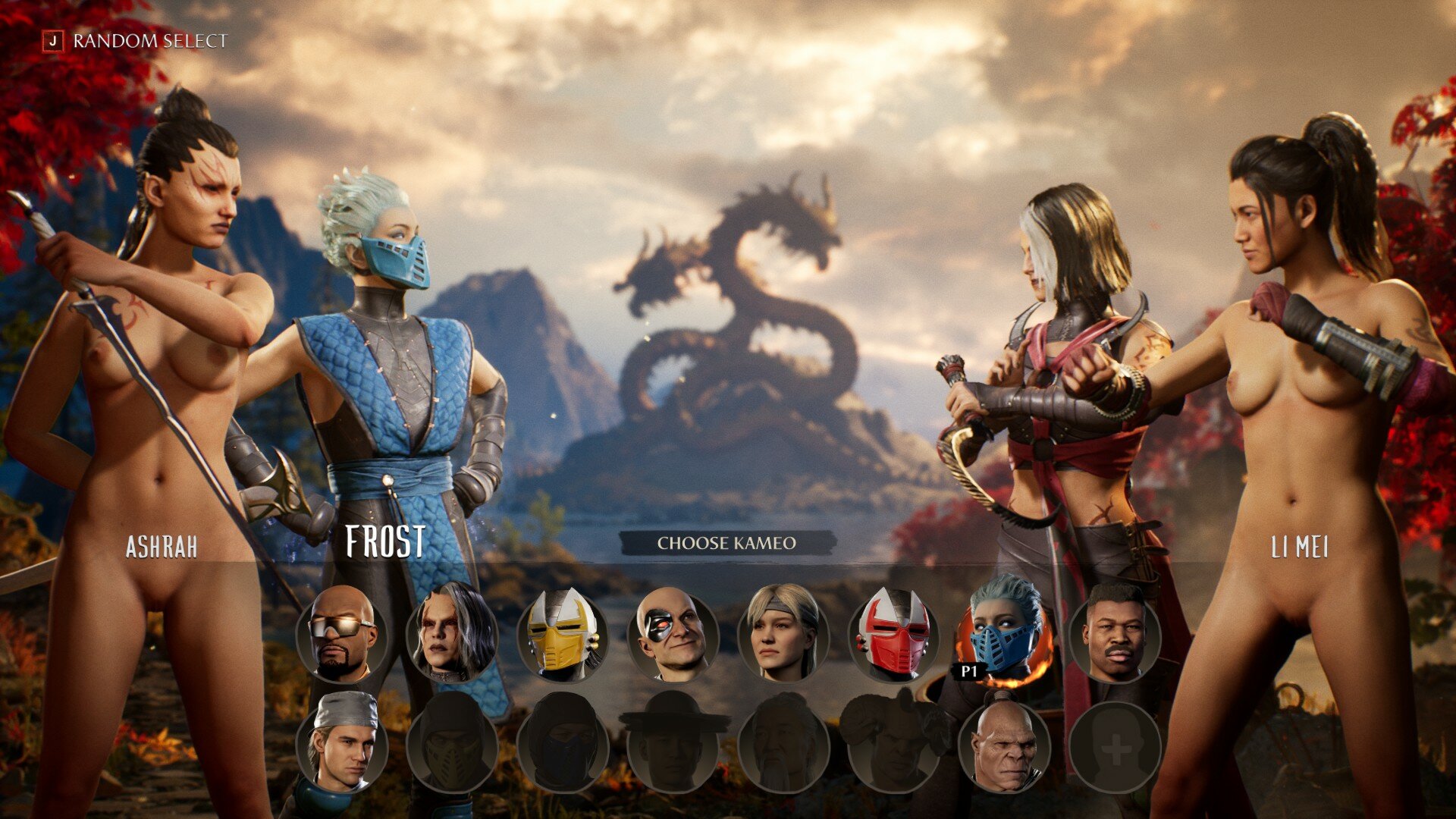Click the locked Scorpion kameo silhouette
The image size is (1456, 819).
[x=452, y=746]
